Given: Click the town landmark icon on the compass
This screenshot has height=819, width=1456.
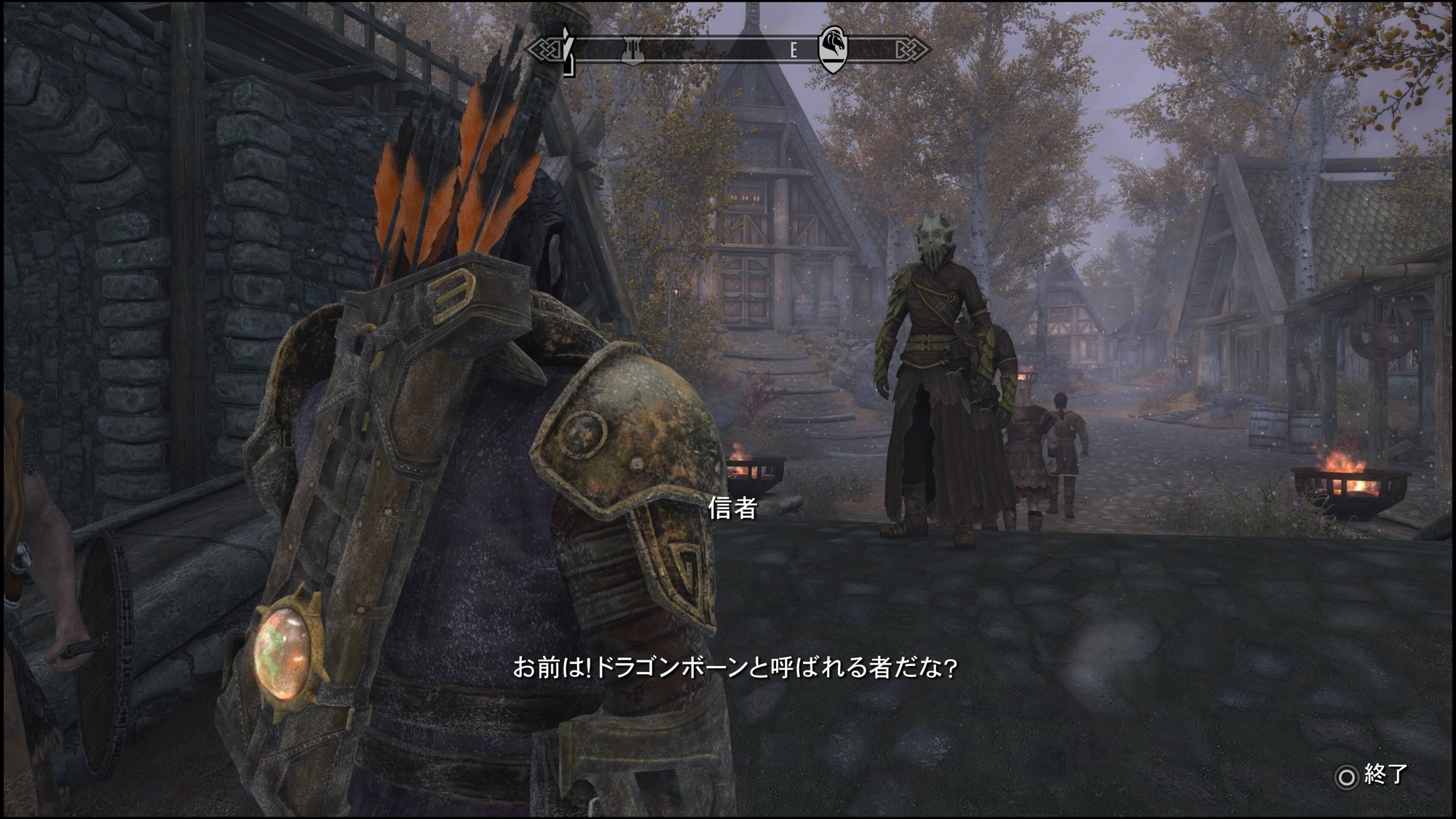Looking at the screenshot, I should tap(632, 50).
